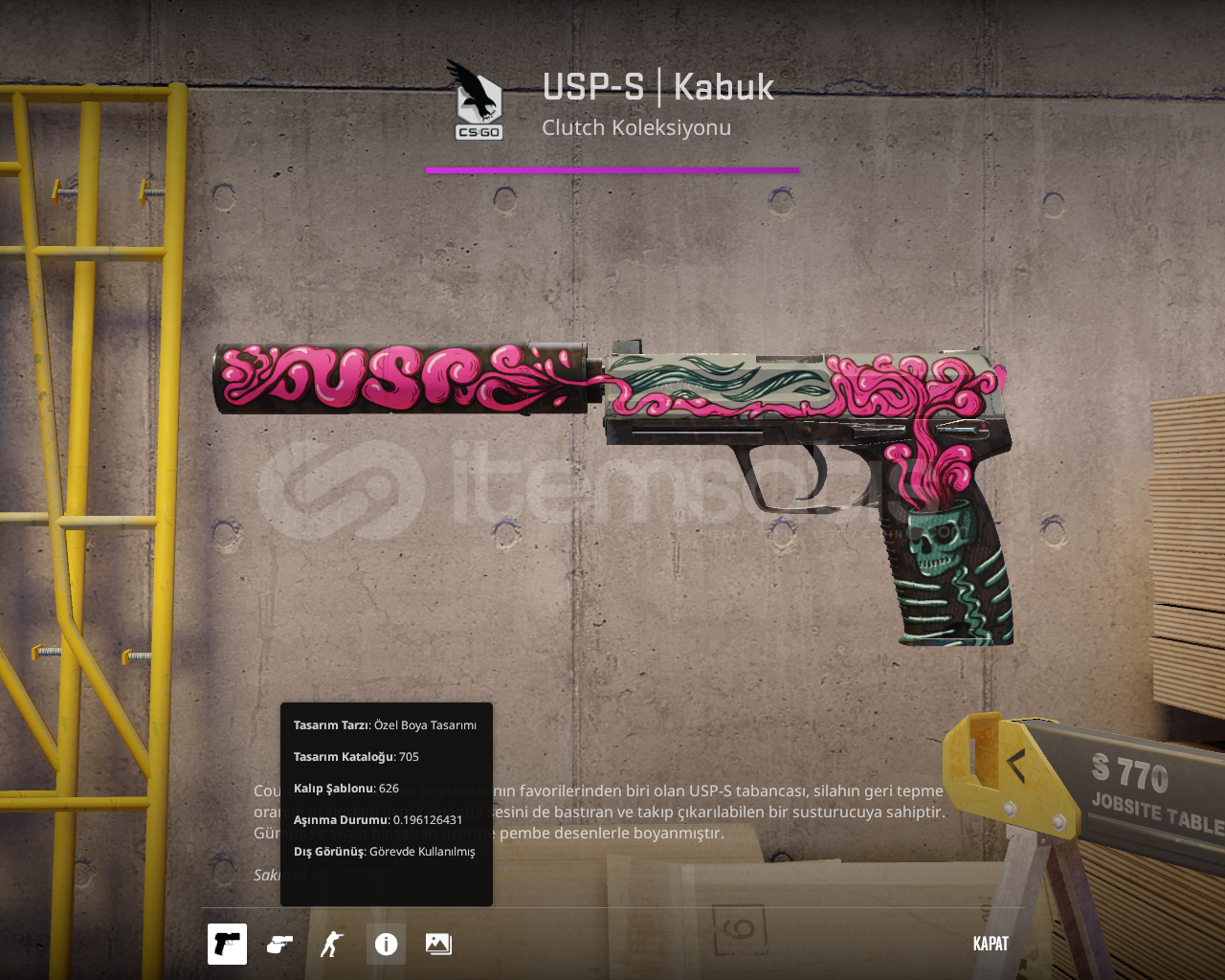The image size is (1225, 980).
Task: Toggle the highlighted info panel button
Action: (x=385, y=943)
